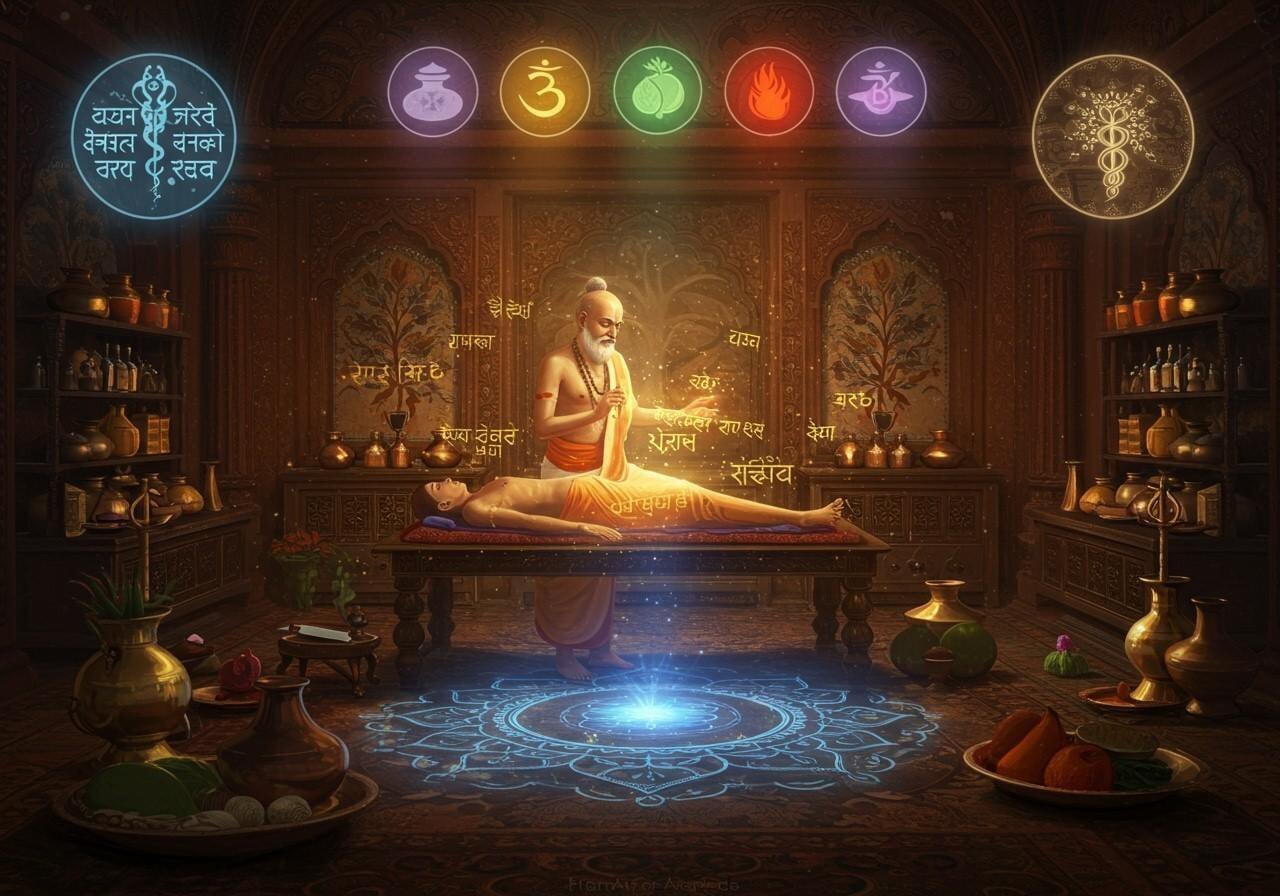1280x896 pixels.
Task: Choose the green fruit icon
Action: coord(657,92)
